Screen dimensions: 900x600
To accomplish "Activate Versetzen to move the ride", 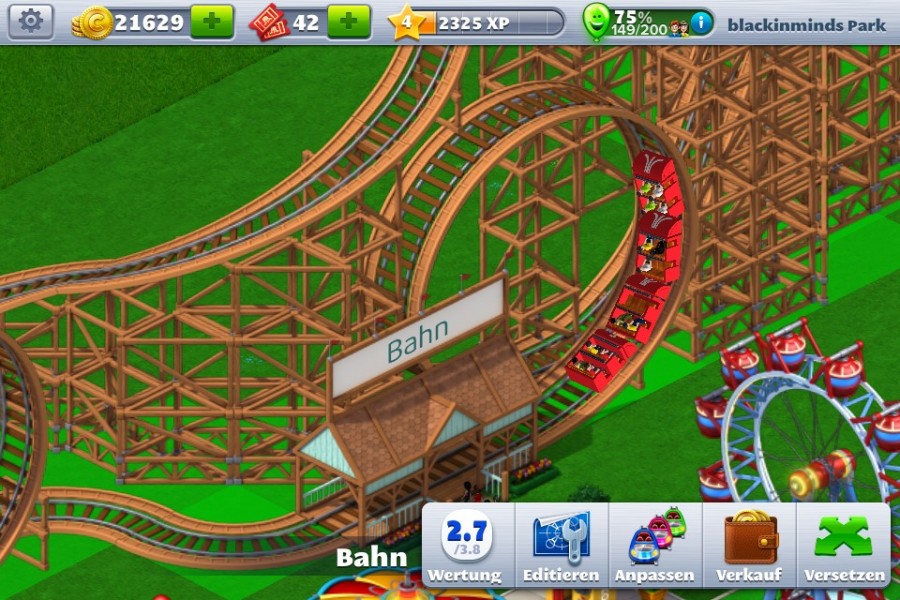I will pyautogui.click(x=844, y=547).
